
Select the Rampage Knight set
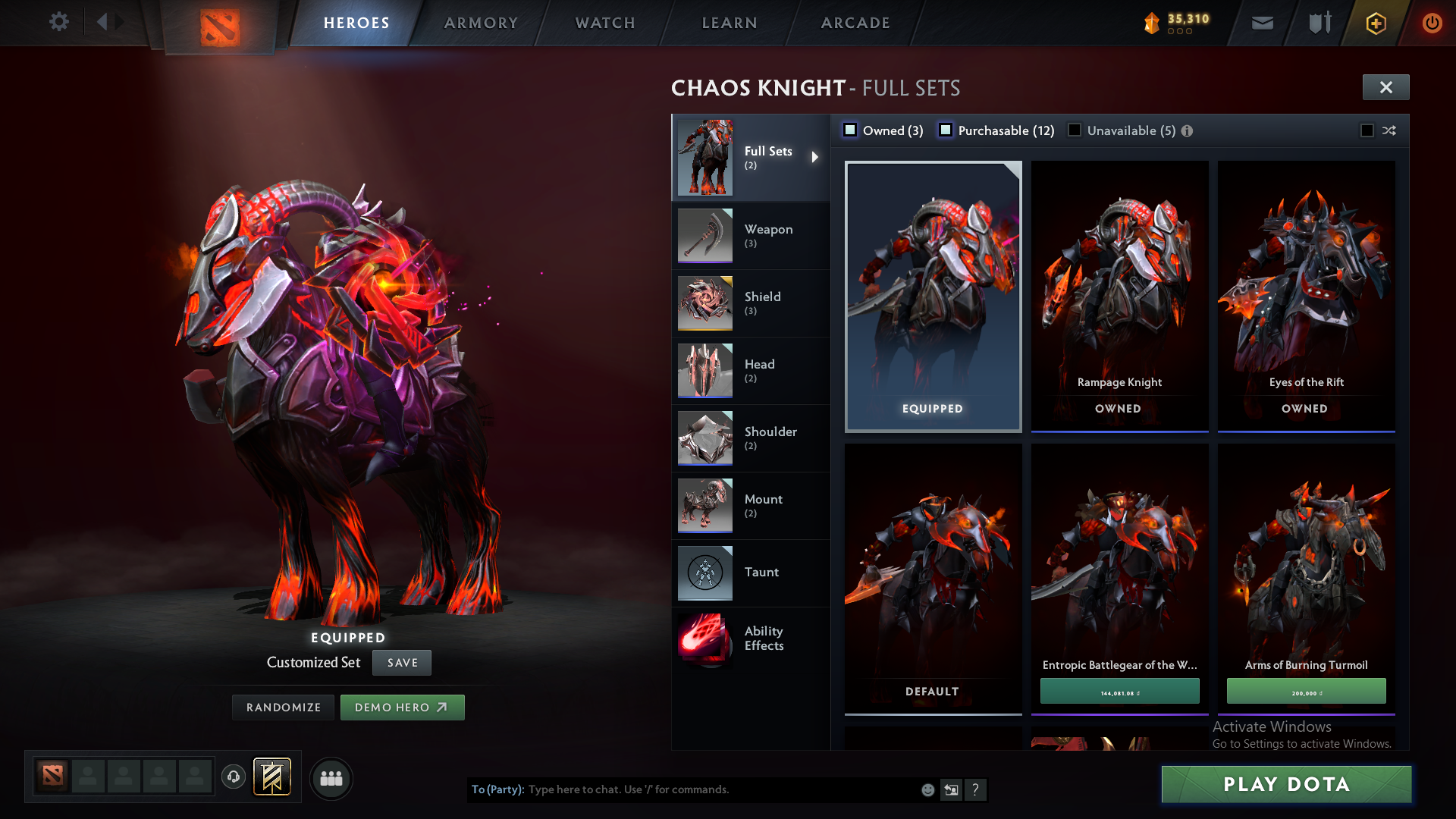tap(1119, 296)
